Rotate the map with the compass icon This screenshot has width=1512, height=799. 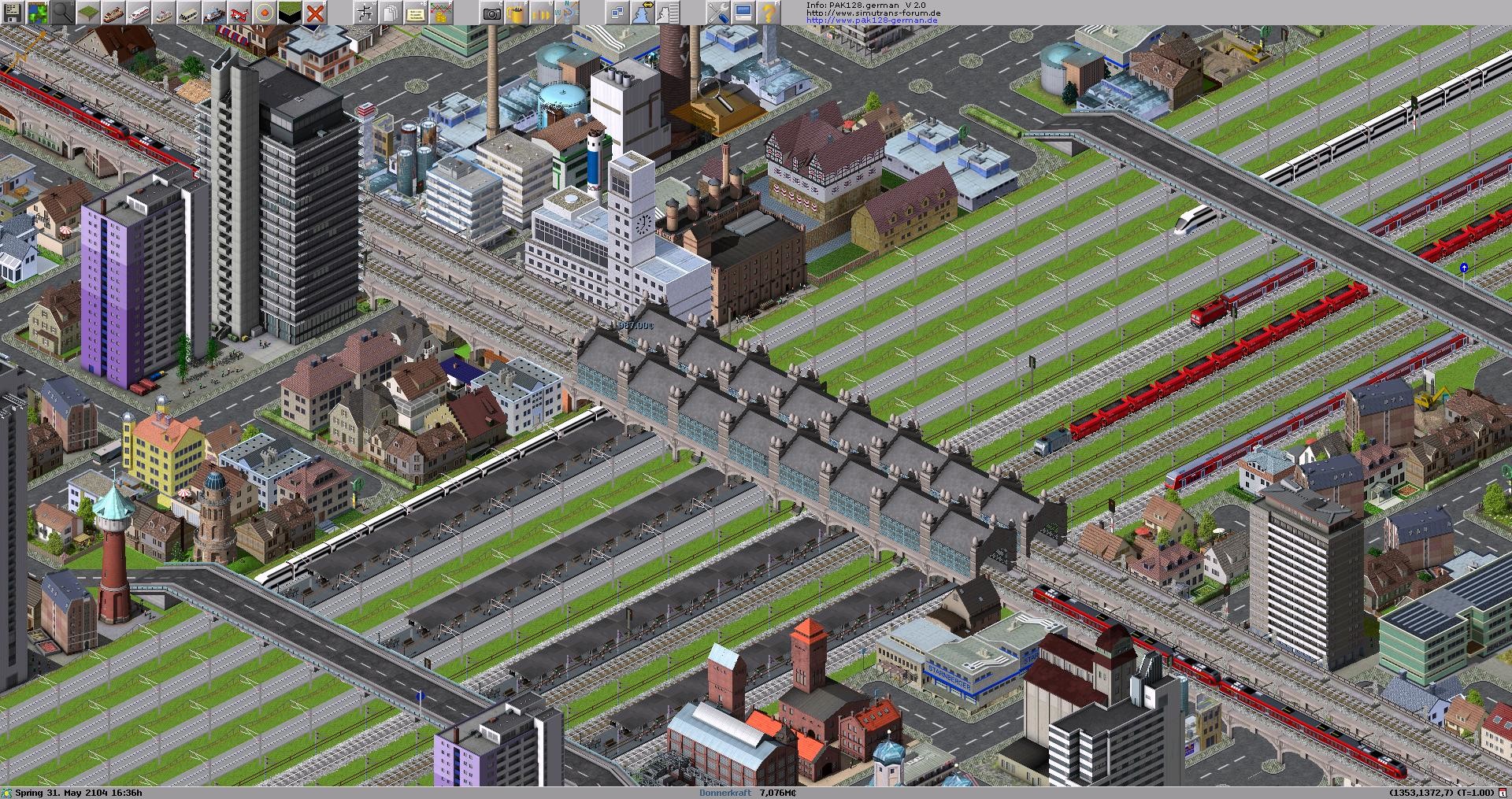(568, 11)
